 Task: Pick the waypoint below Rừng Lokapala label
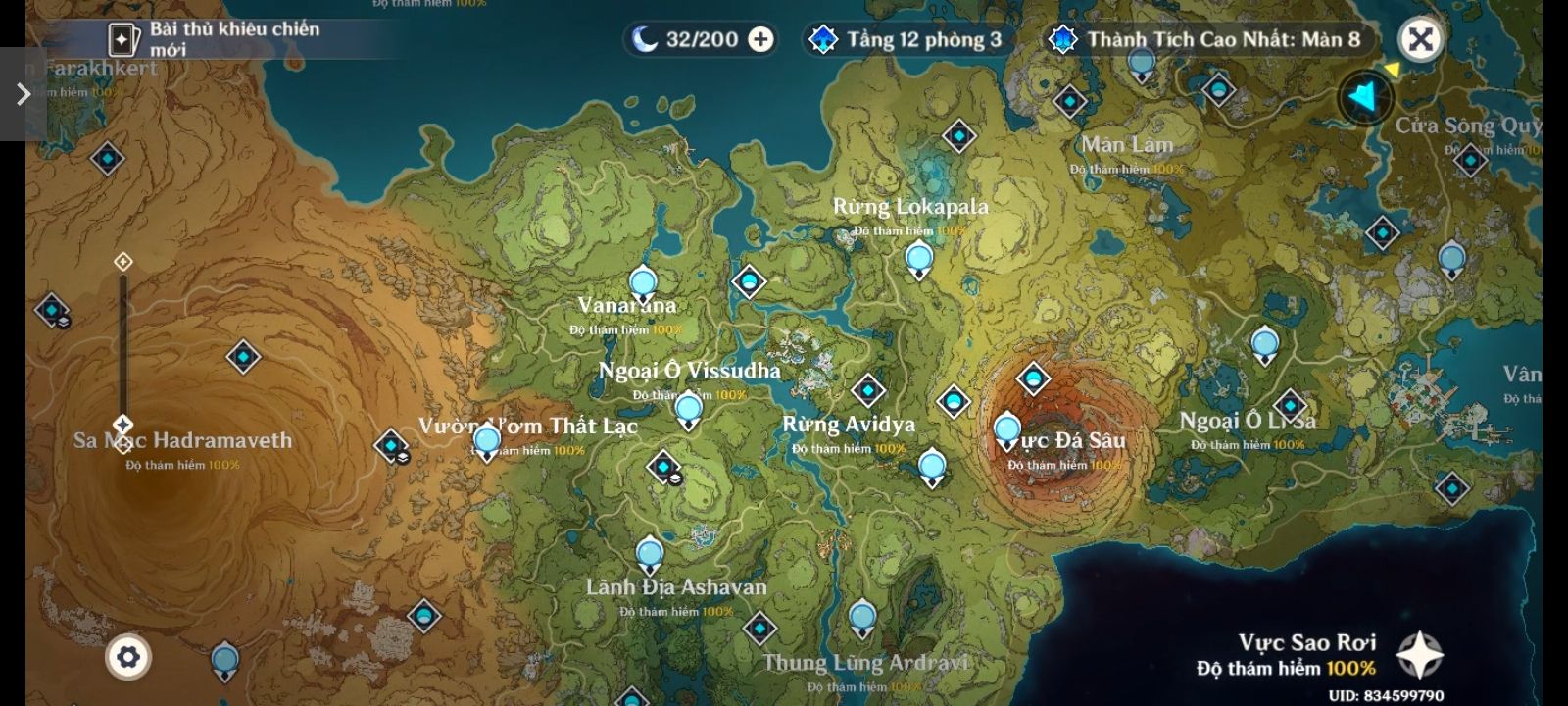(x=919, y=260)
